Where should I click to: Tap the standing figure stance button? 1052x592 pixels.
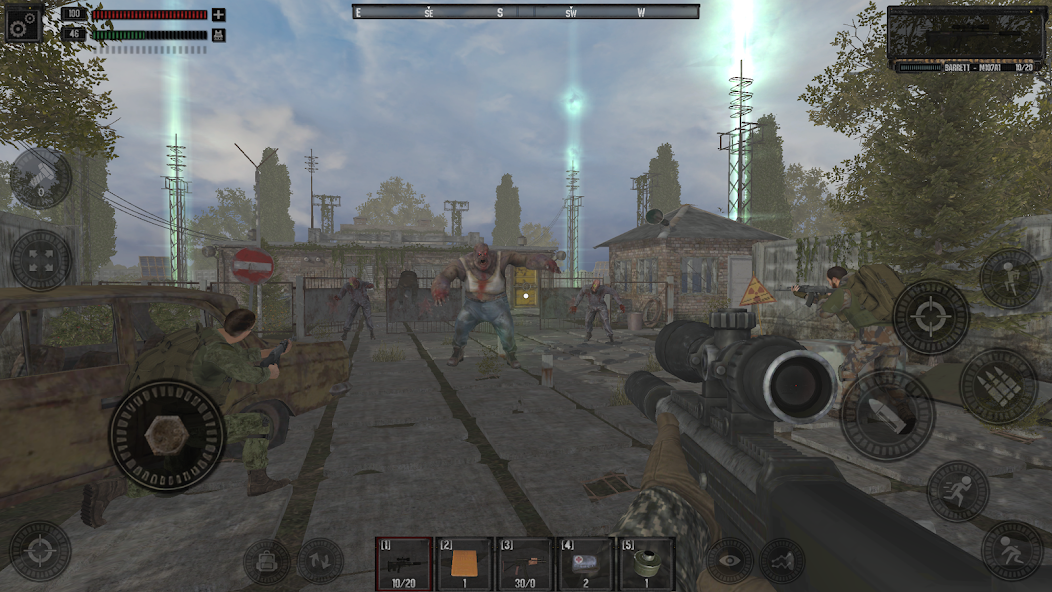(x=1010, y=278)
